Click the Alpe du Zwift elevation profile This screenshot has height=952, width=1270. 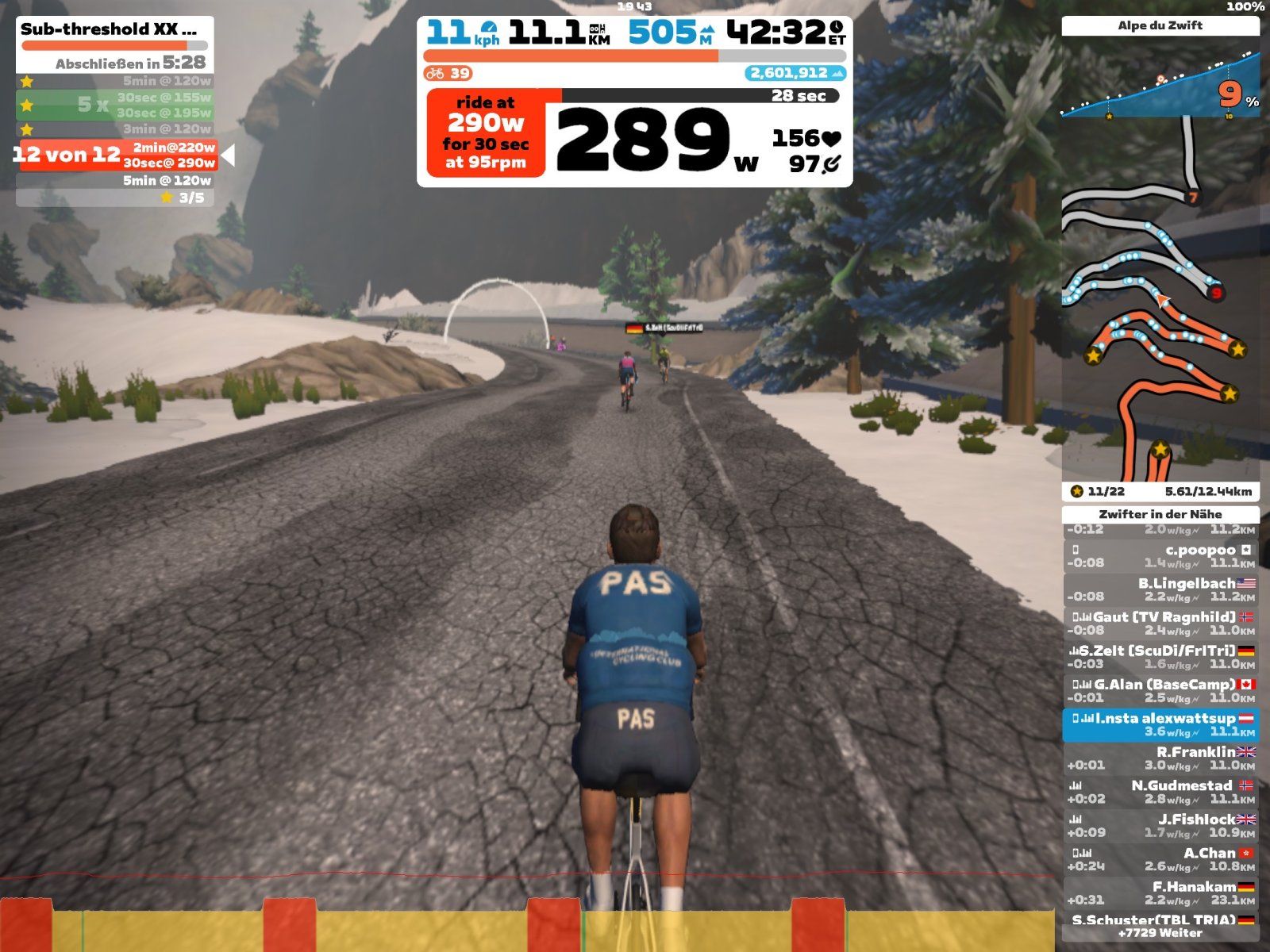[x=1160, y=83]
